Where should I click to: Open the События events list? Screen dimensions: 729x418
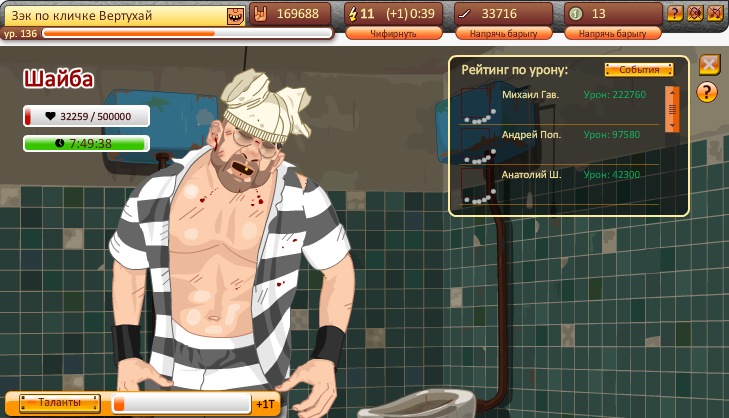[x=639, y=70]
